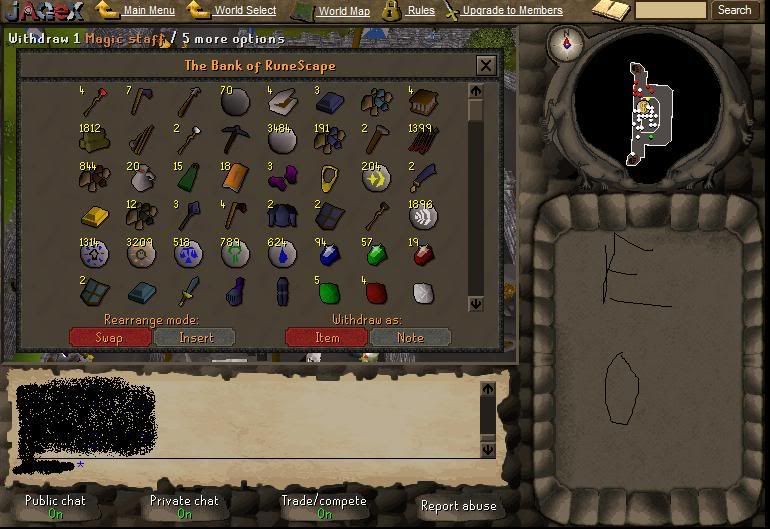Open the Report abuse form
Viewport: 770px width, 529px height.
(457, 506)
